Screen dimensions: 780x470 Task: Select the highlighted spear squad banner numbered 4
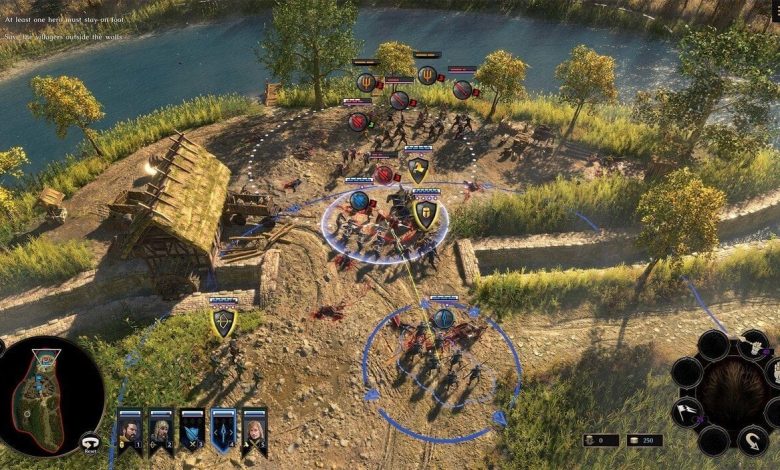223,431
